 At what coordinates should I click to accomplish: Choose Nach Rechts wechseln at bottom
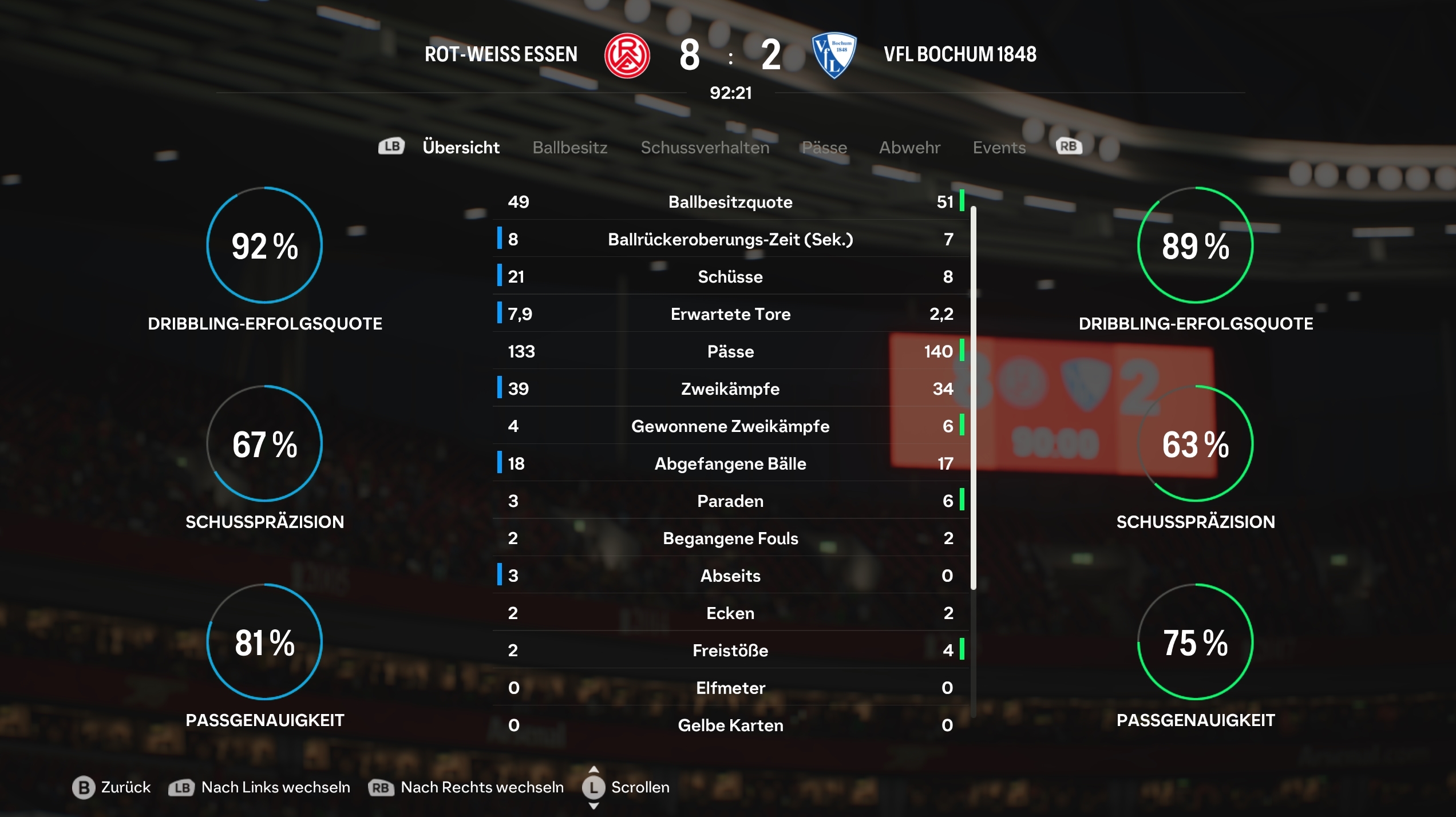click(x=466, y=787)
